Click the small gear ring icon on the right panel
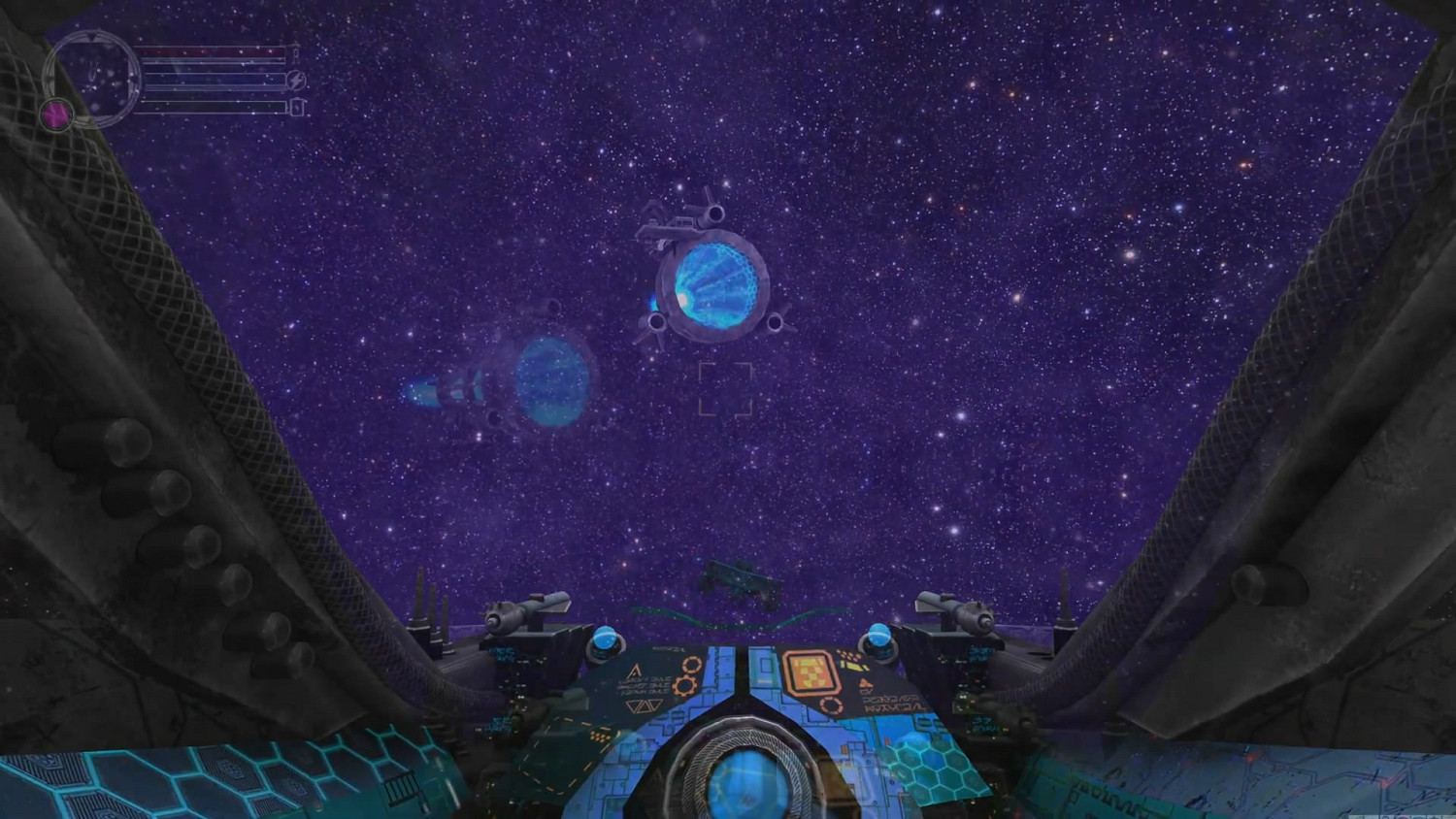This screenshot has width=1456, height=819. pyautogui.click(x=832, y=704)
